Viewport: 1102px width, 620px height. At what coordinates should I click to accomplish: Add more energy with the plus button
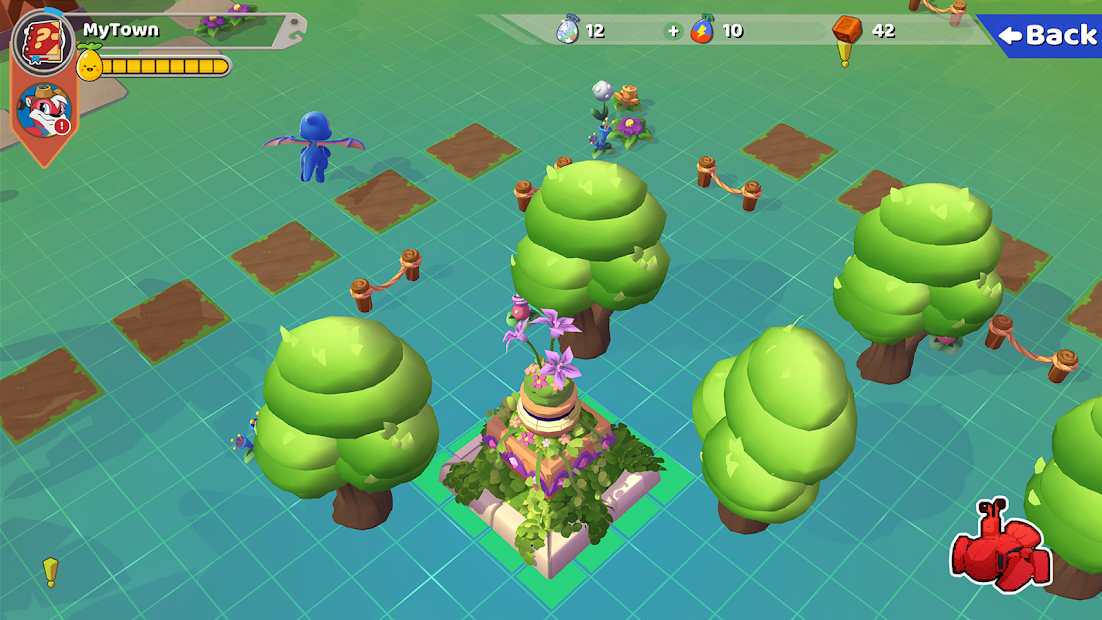click(673, 31)
